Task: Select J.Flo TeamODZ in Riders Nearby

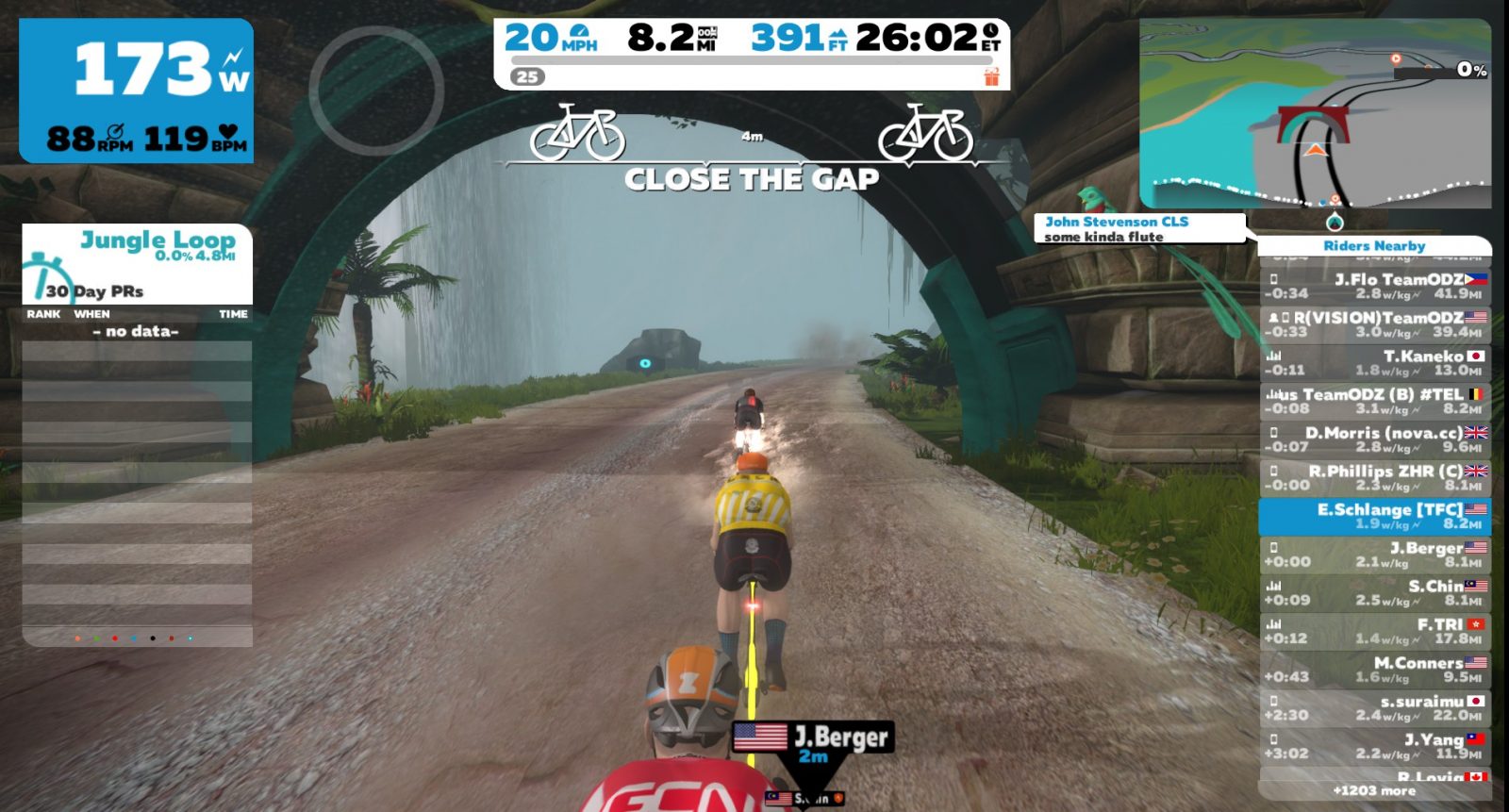Action: 1375,286
